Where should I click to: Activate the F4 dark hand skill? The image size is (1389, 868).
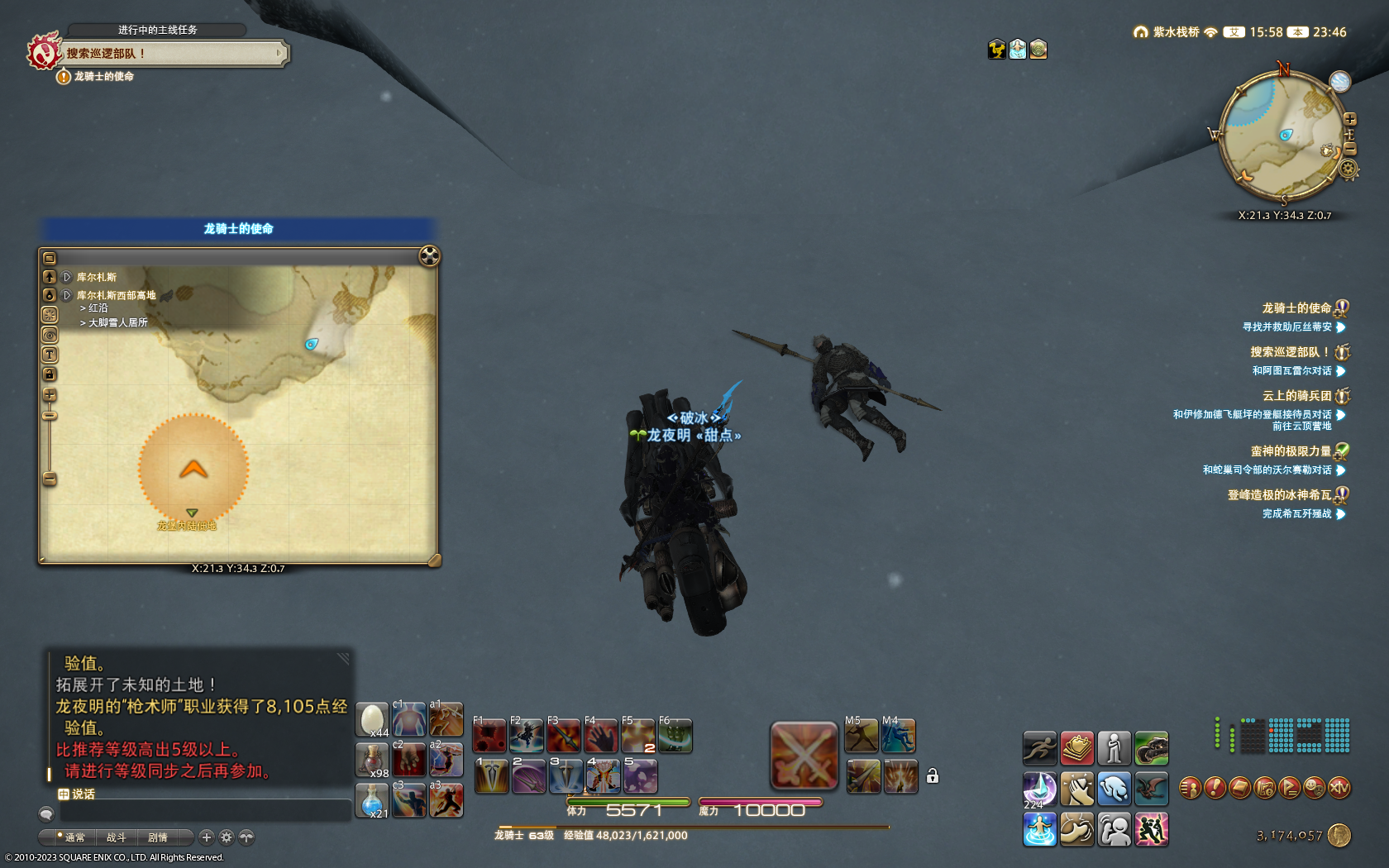[x=601, y=735]
